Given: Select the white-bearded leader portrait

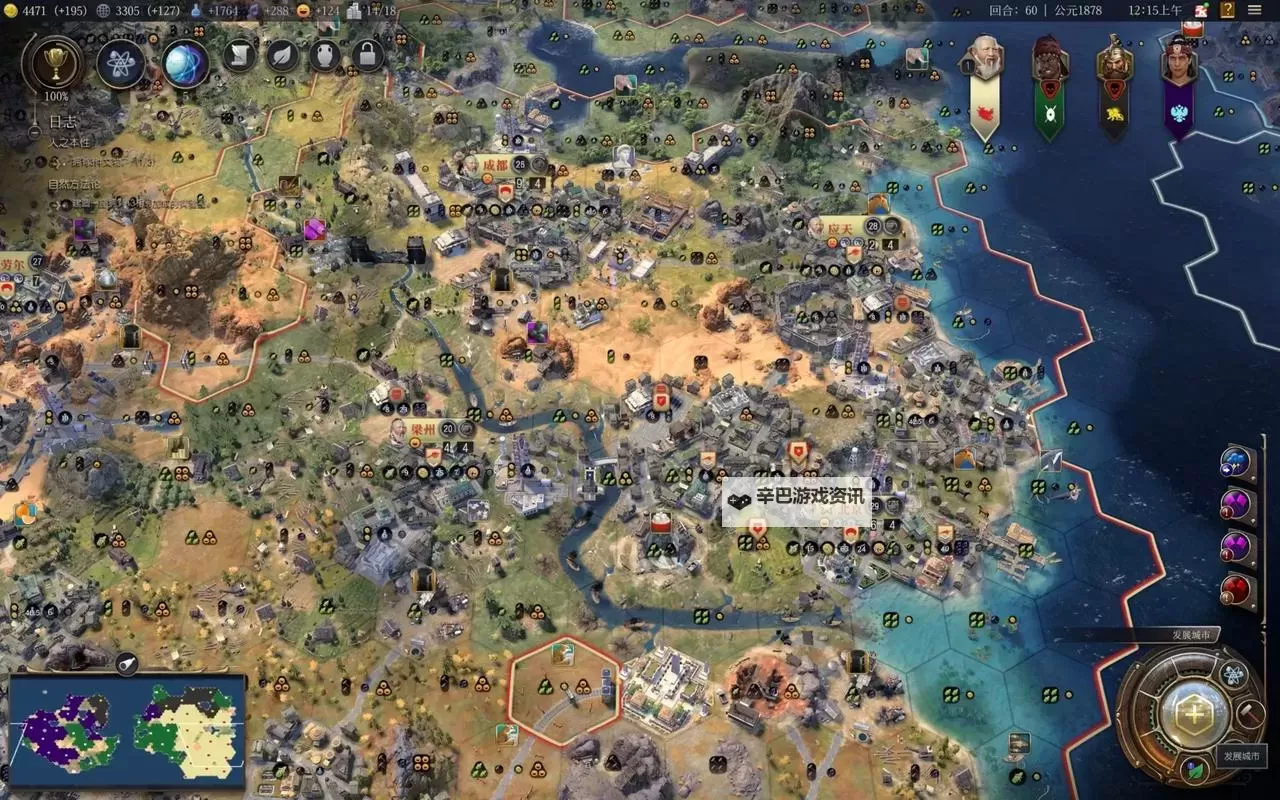Looking at the screenshot, I should 986,62.
